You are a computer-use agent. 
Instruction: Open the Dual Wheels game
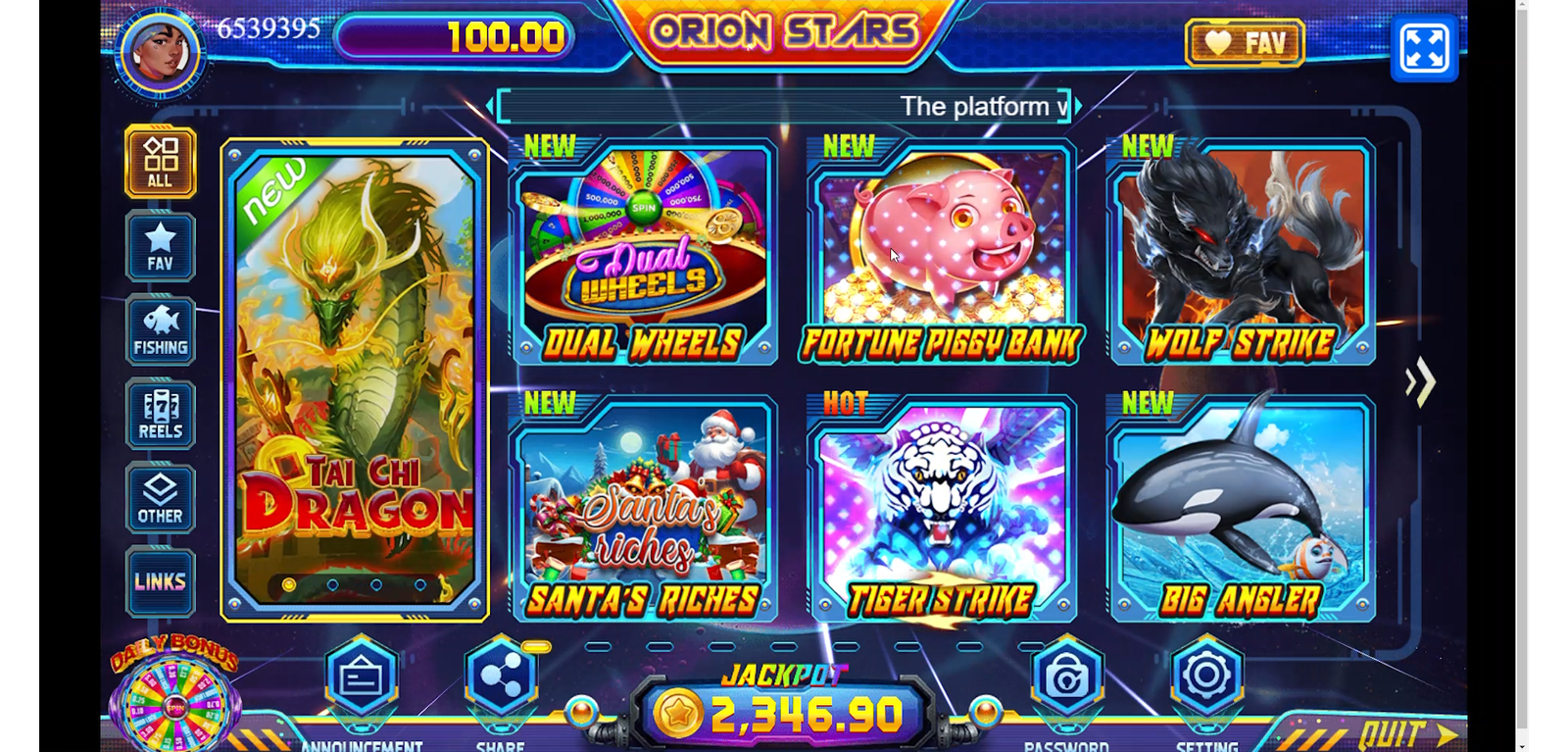pyautogui.click(x=643, y=253)
